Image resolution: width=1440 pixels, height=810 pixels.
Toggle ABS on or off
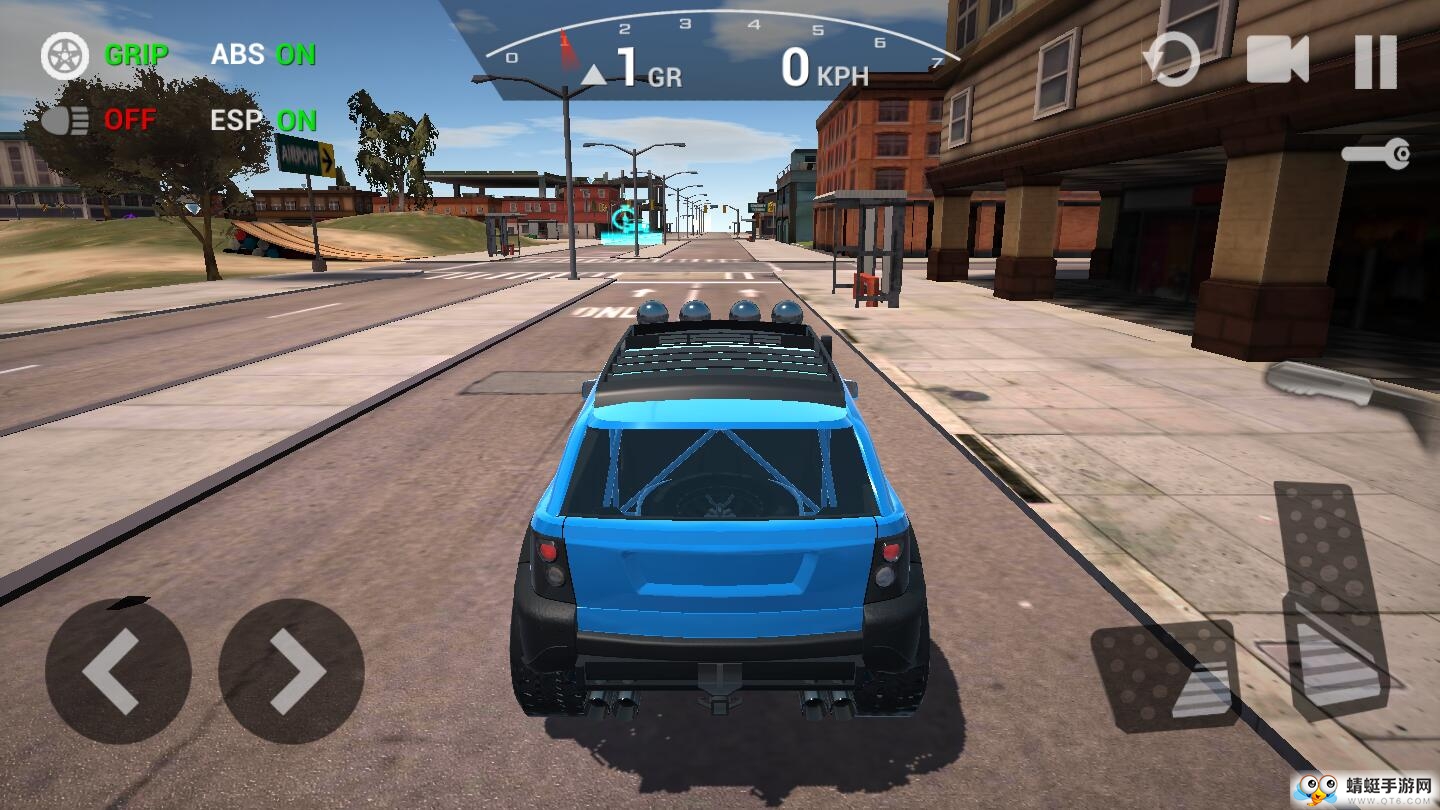(263, 54)
